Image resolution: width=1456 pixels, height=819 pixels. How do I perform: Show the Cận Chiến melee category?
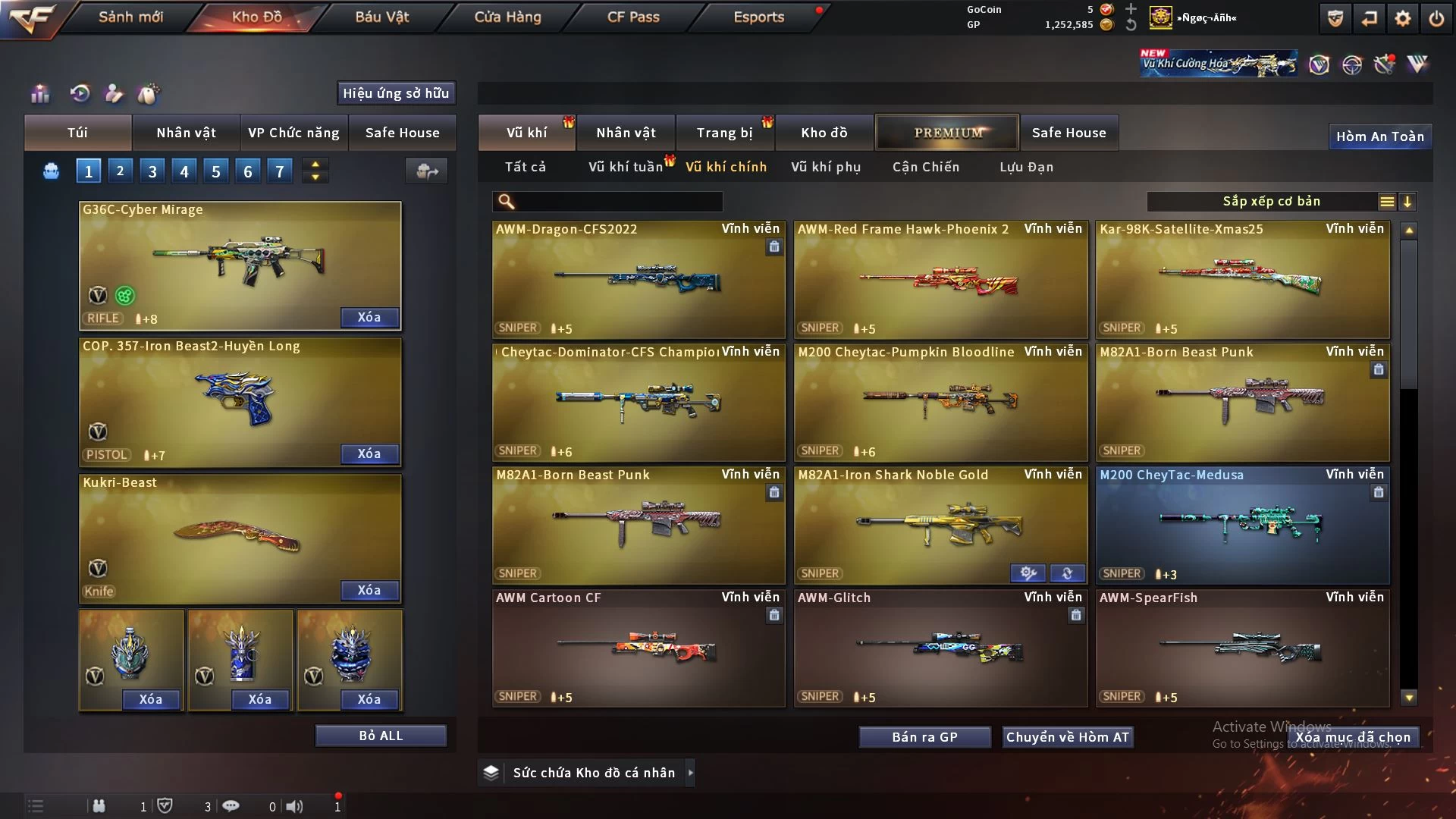(x=925, y=167)
